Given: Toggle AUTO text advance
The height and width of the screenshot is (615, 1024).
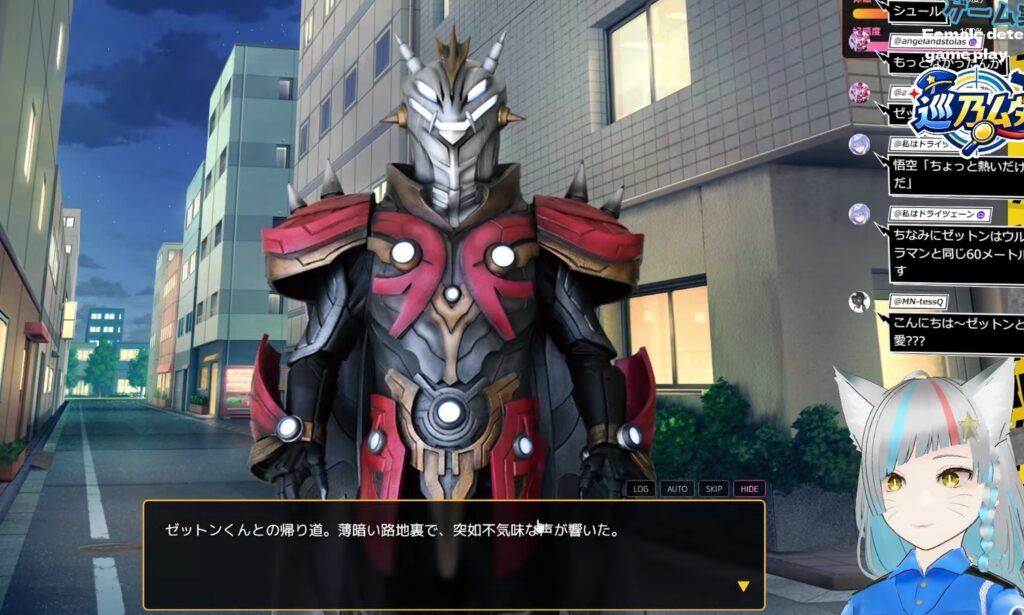Looking at the screenshot, I should pyautogui.click(x=677, y=489).
